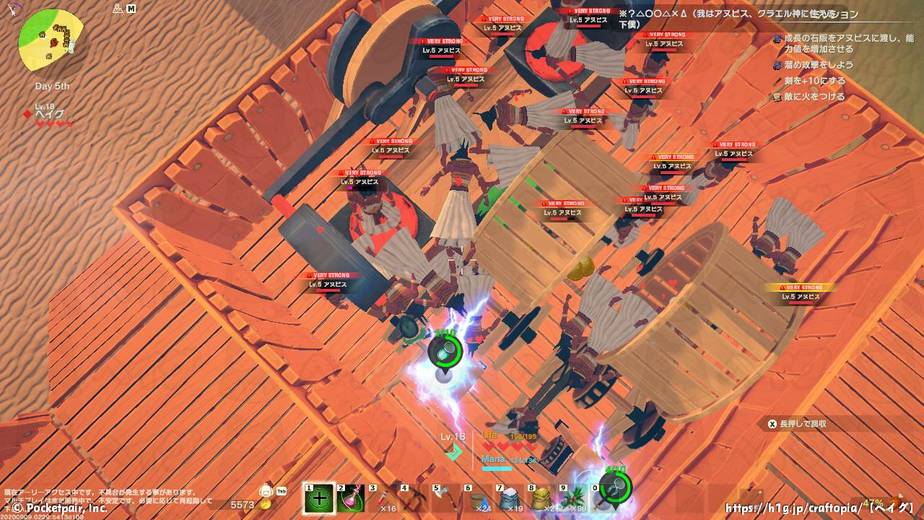Select the pink potion in slot 2
The width and height of the screenshot is (924, 520).
pos(352,498)
